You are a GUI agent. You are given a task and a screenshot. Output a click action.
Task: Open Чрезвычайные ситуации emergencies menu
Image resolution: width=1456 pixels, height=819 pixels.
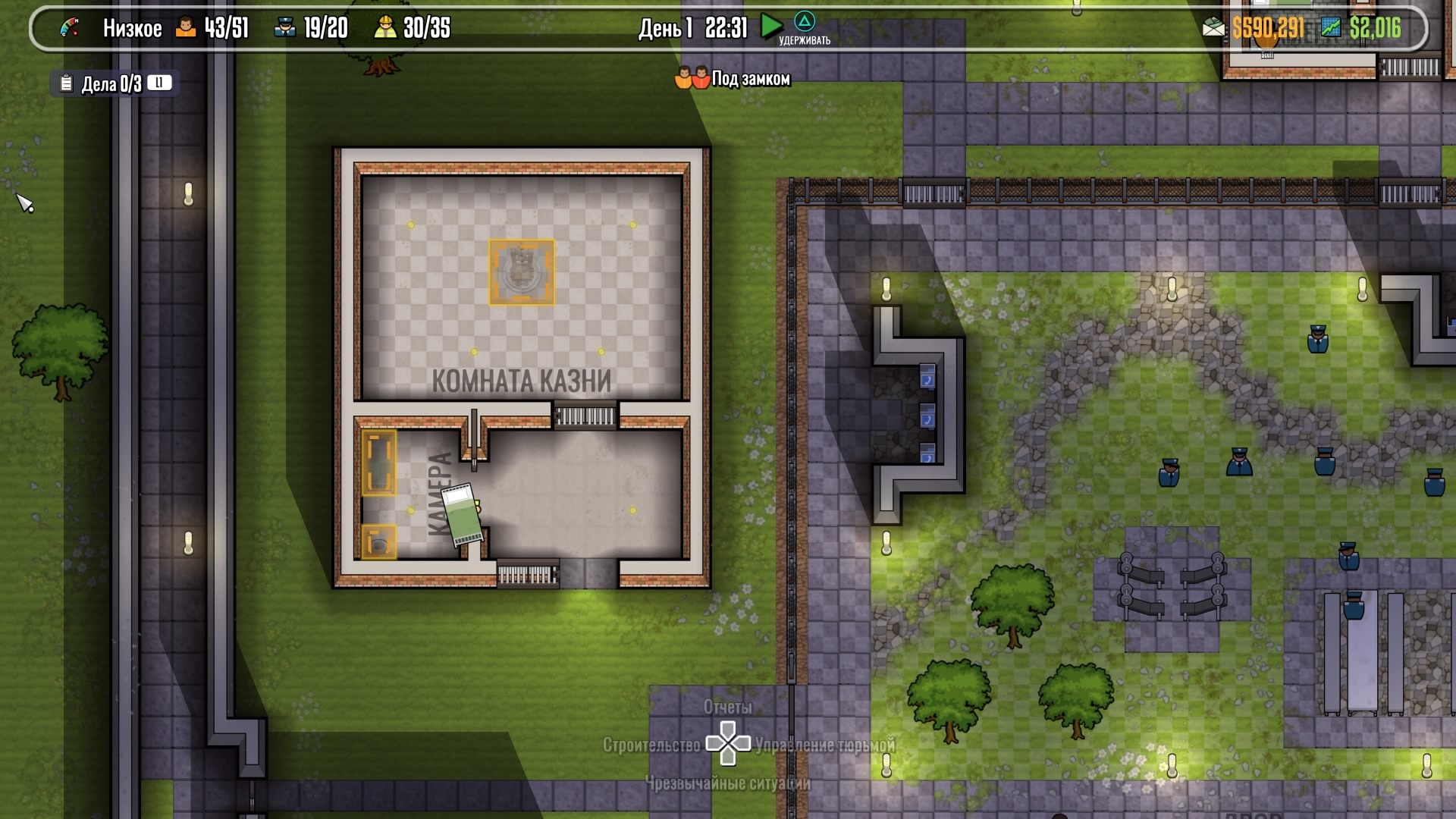coord(727,783)
